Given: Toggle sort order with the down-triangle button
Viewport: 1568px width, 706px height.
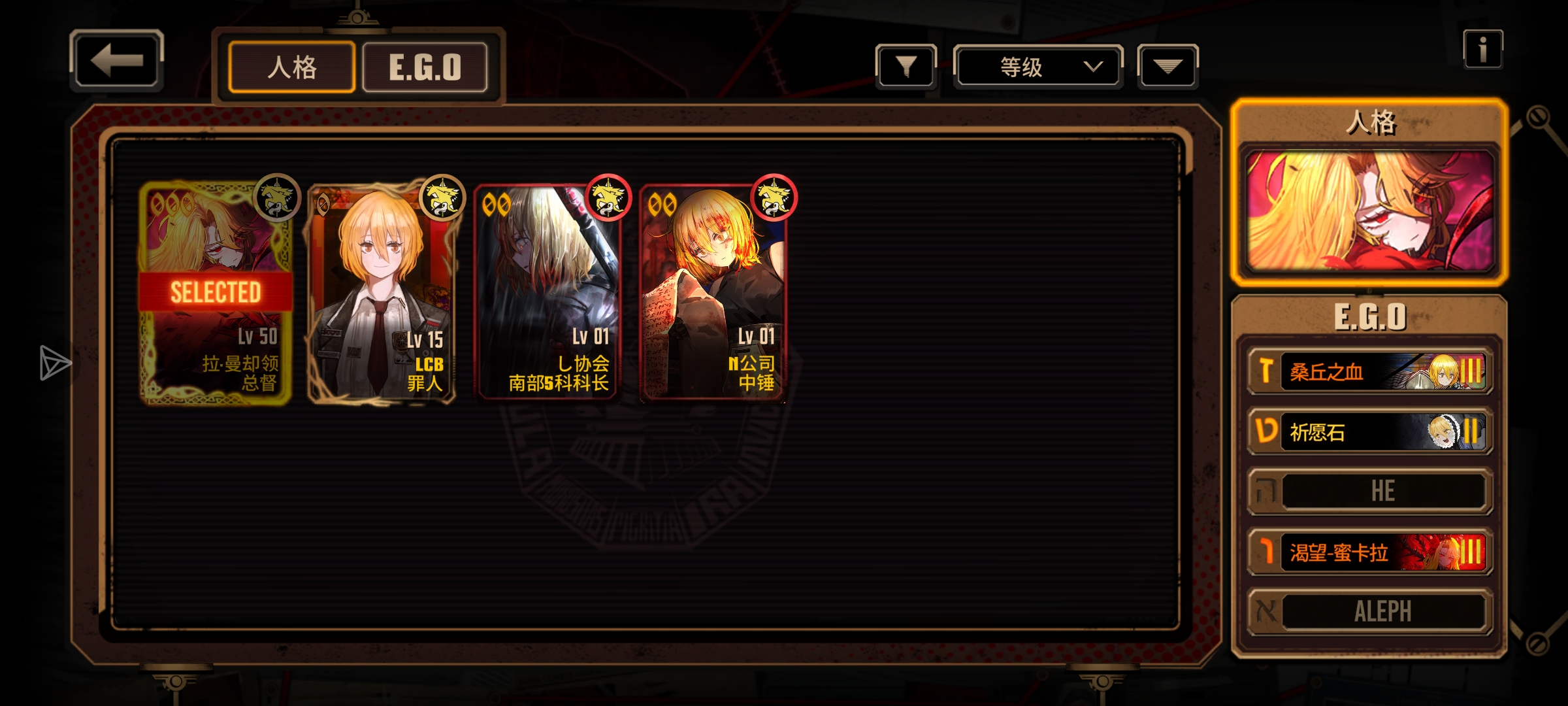Looking at the screenshot, I should 1168,66.
